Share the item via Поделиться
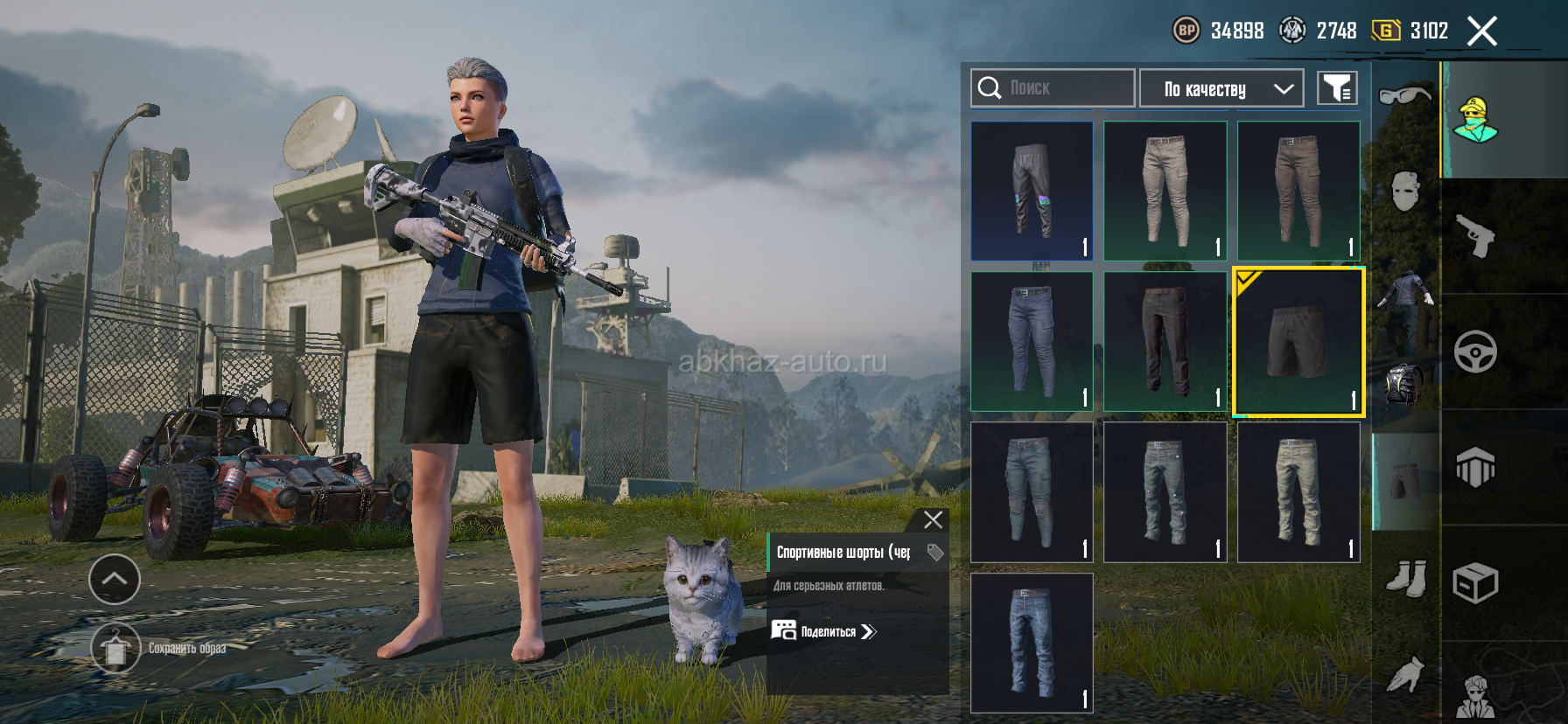This screenshot has height=724, width=1568. click(x=823, y=631)
